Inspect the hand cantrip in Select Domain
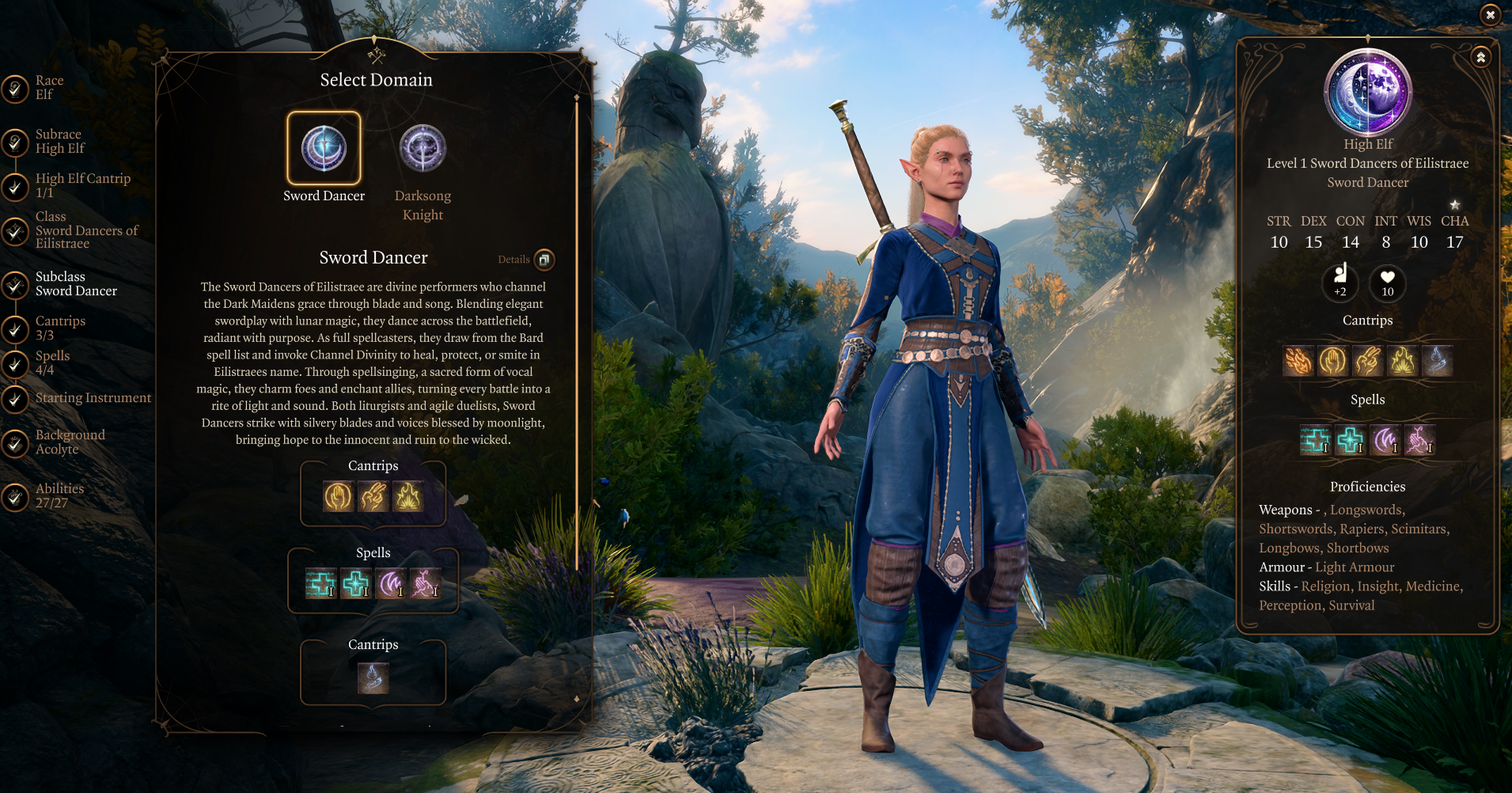Image resolution: width=1512 pixels, height=793 pixels. [338, 497]
